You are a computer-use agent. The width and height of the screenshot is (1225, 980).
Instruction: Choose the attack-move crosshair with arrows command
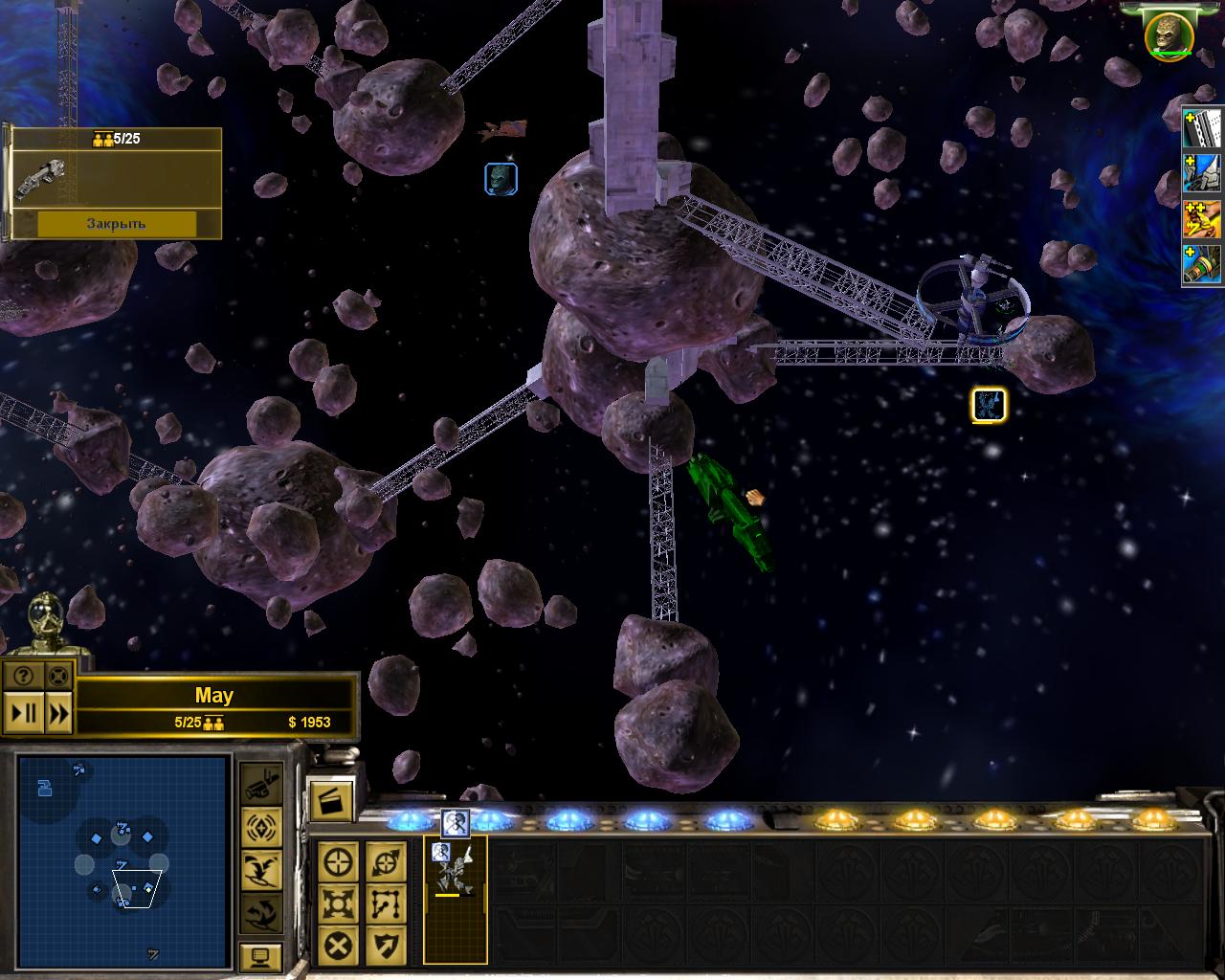click(386, 862)
